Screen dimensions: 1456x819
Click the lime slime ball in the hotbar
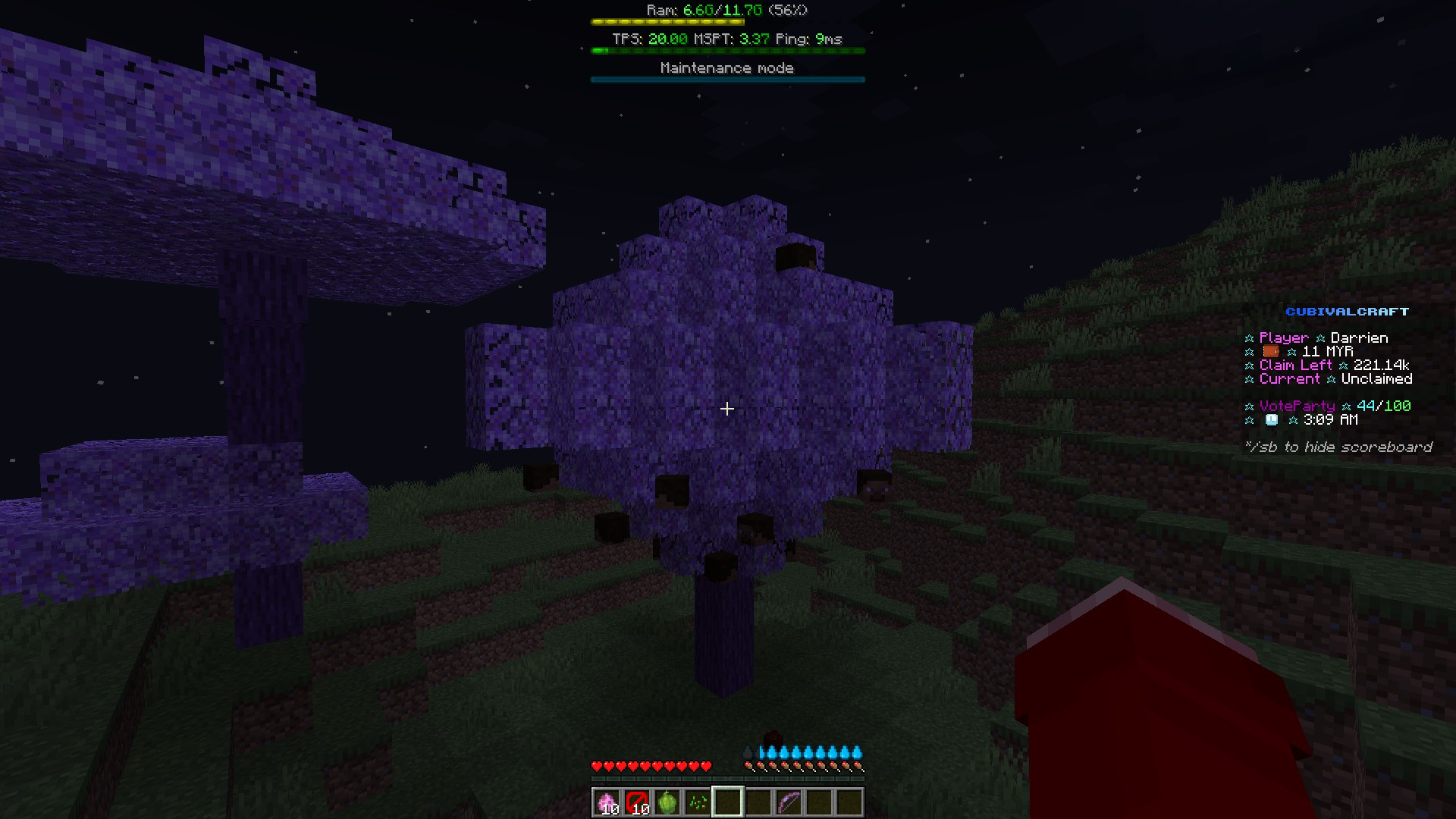coord(667,802)
